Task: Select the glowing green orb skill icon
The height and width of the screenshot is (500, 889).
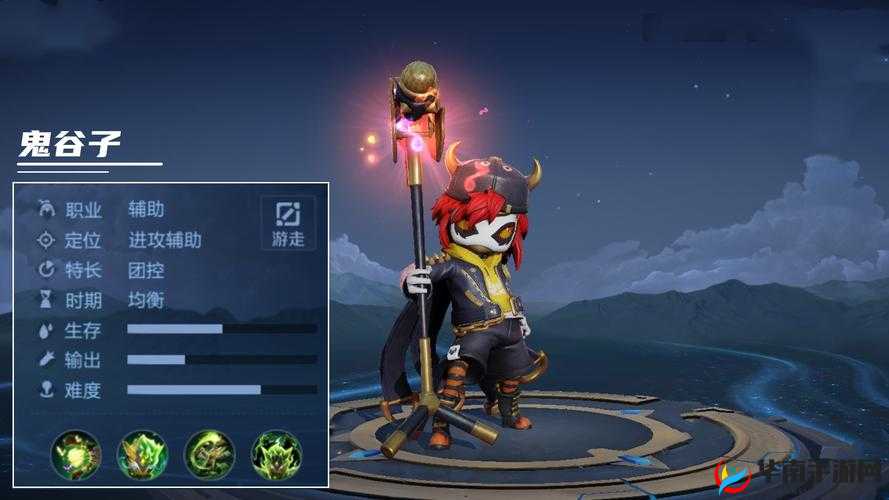Action: [76, 455]
